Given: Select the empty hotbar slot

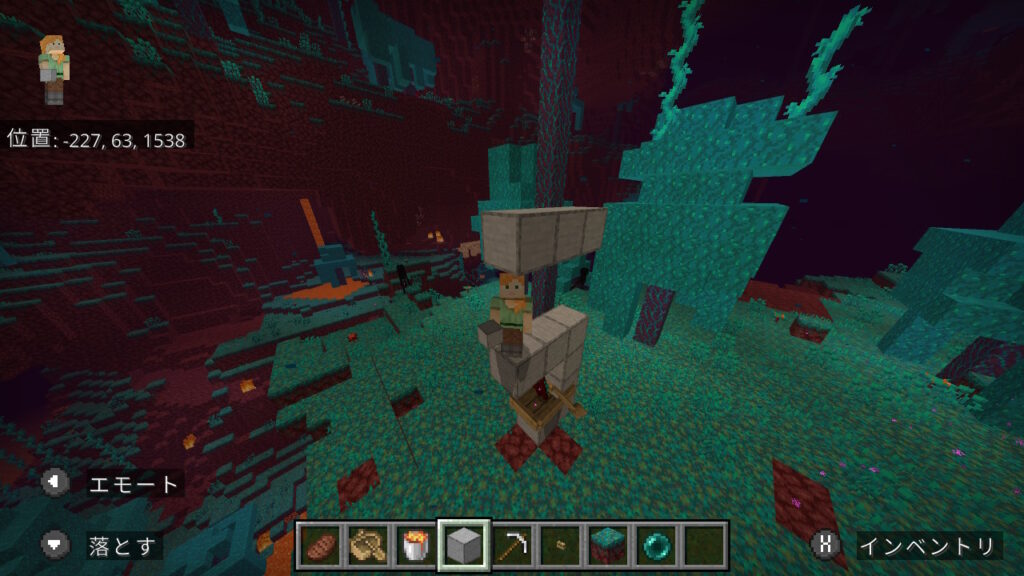Looking at the screenshot, I should tap(704, 545).
